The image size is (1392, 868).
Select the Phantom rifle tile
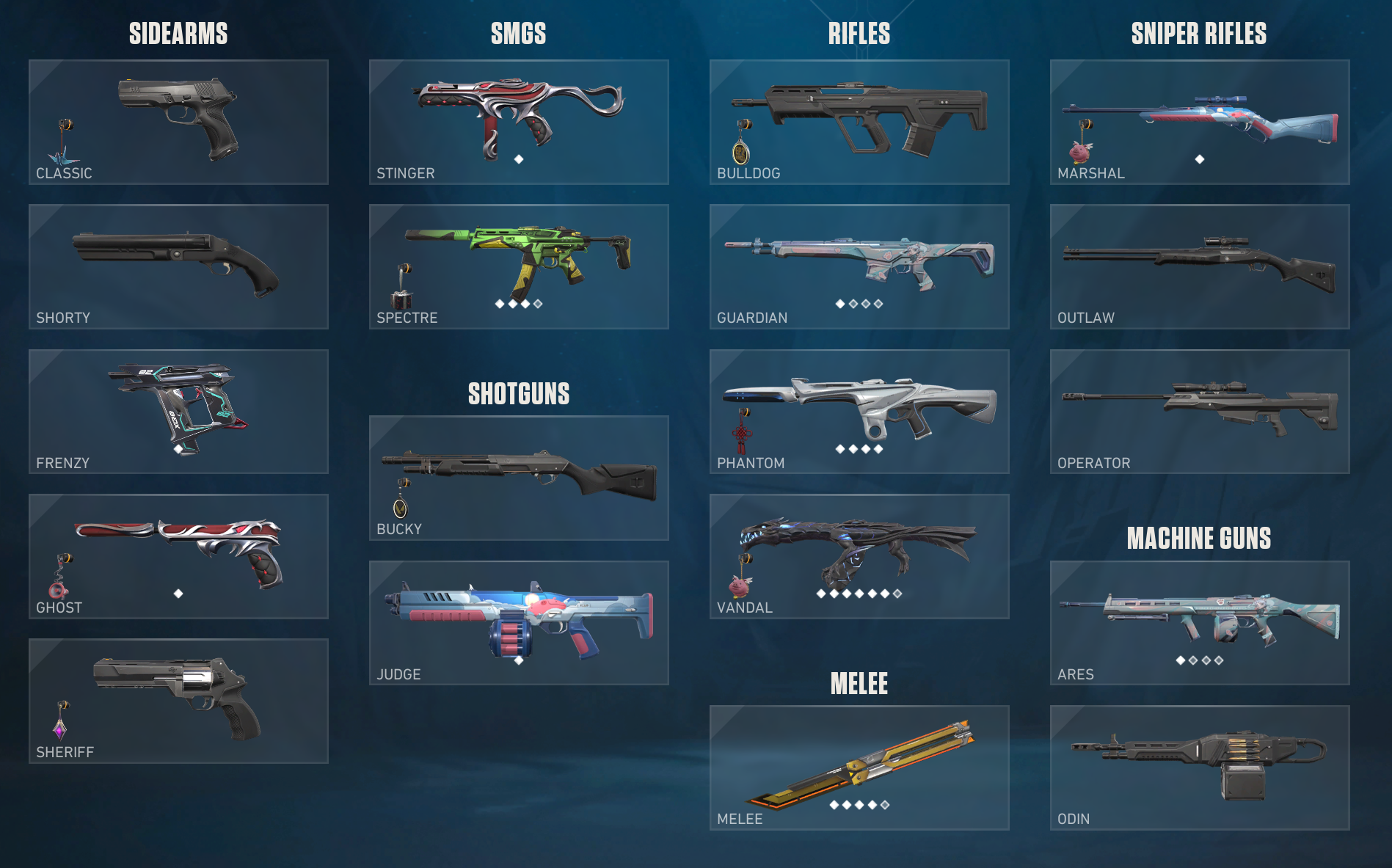[859, 412]
